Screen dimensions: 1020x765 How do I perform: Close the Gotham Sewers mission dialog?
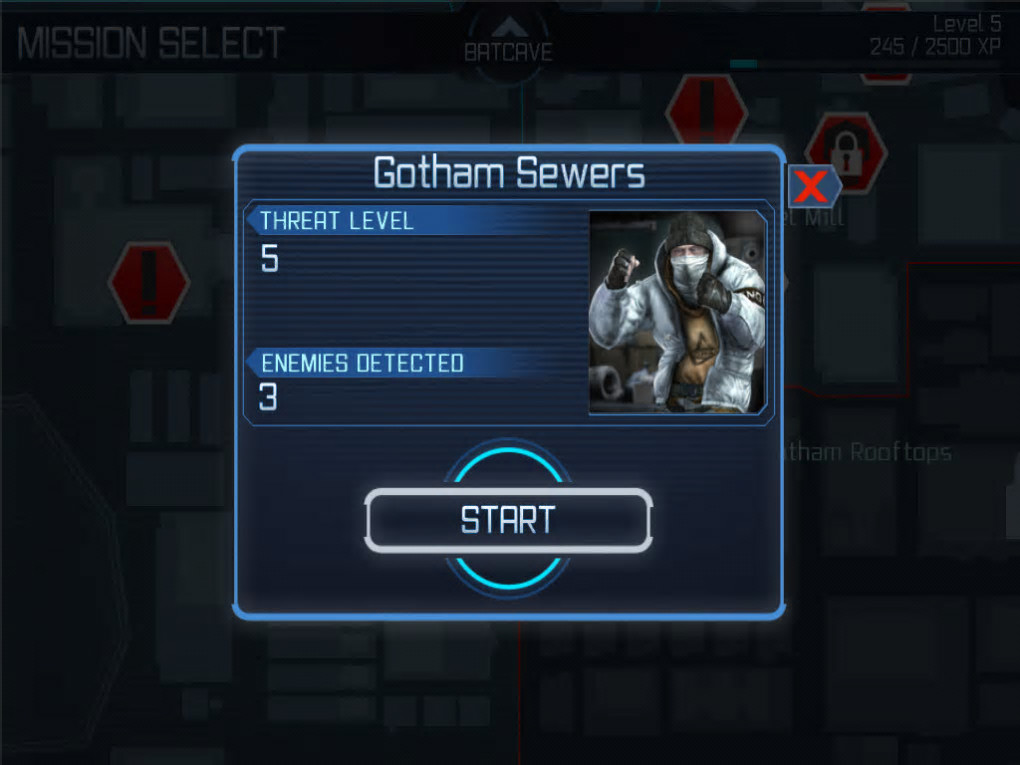[x=813, y=186]
